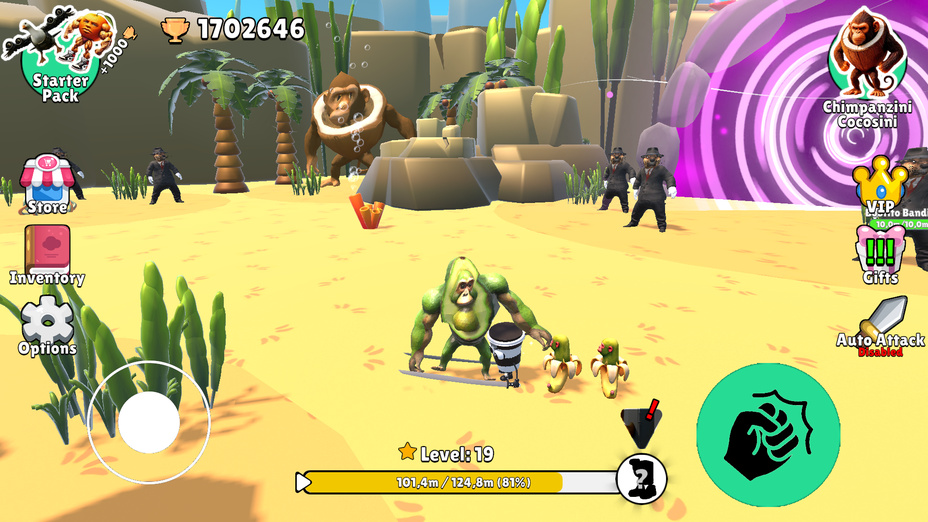This screenshot has width=928, height=522.
Task: Open the Starter Pack offer
Action: (x=60, y=60)
